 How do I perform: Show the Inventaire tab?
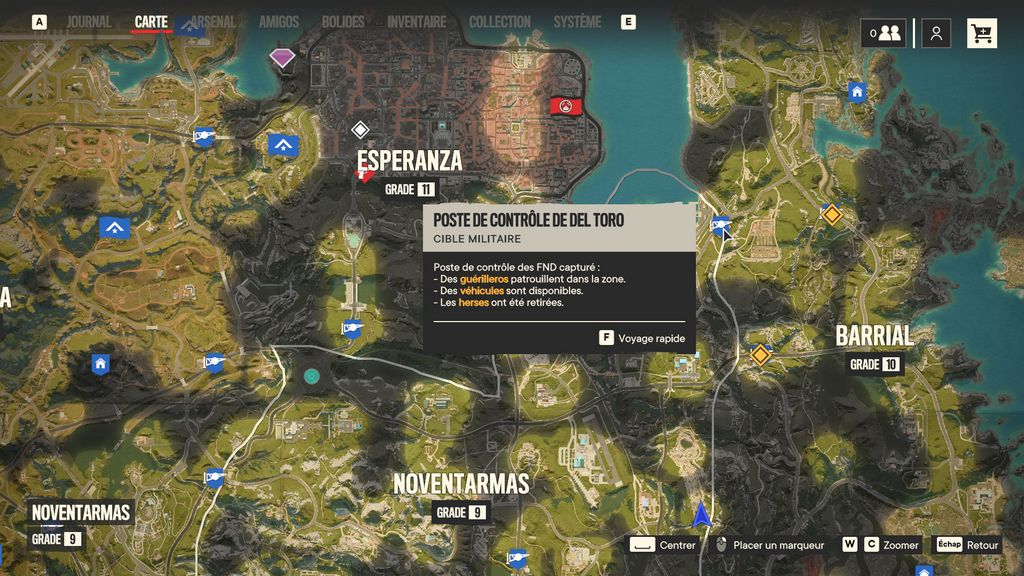click(416, 22)
